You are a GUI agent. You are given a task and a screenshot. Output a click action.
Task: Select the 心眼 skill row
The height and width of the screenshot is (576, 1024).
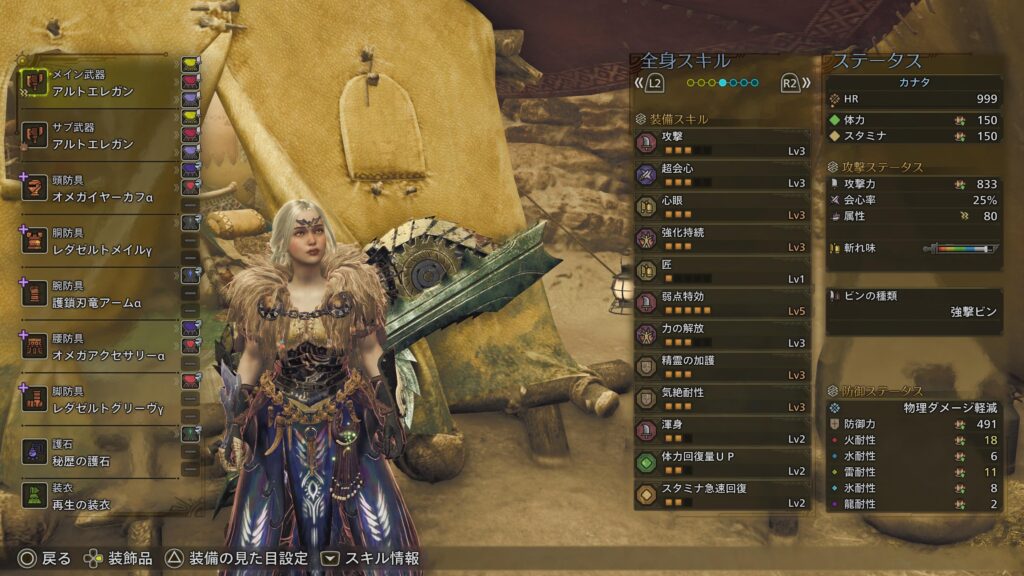[721, 207]
